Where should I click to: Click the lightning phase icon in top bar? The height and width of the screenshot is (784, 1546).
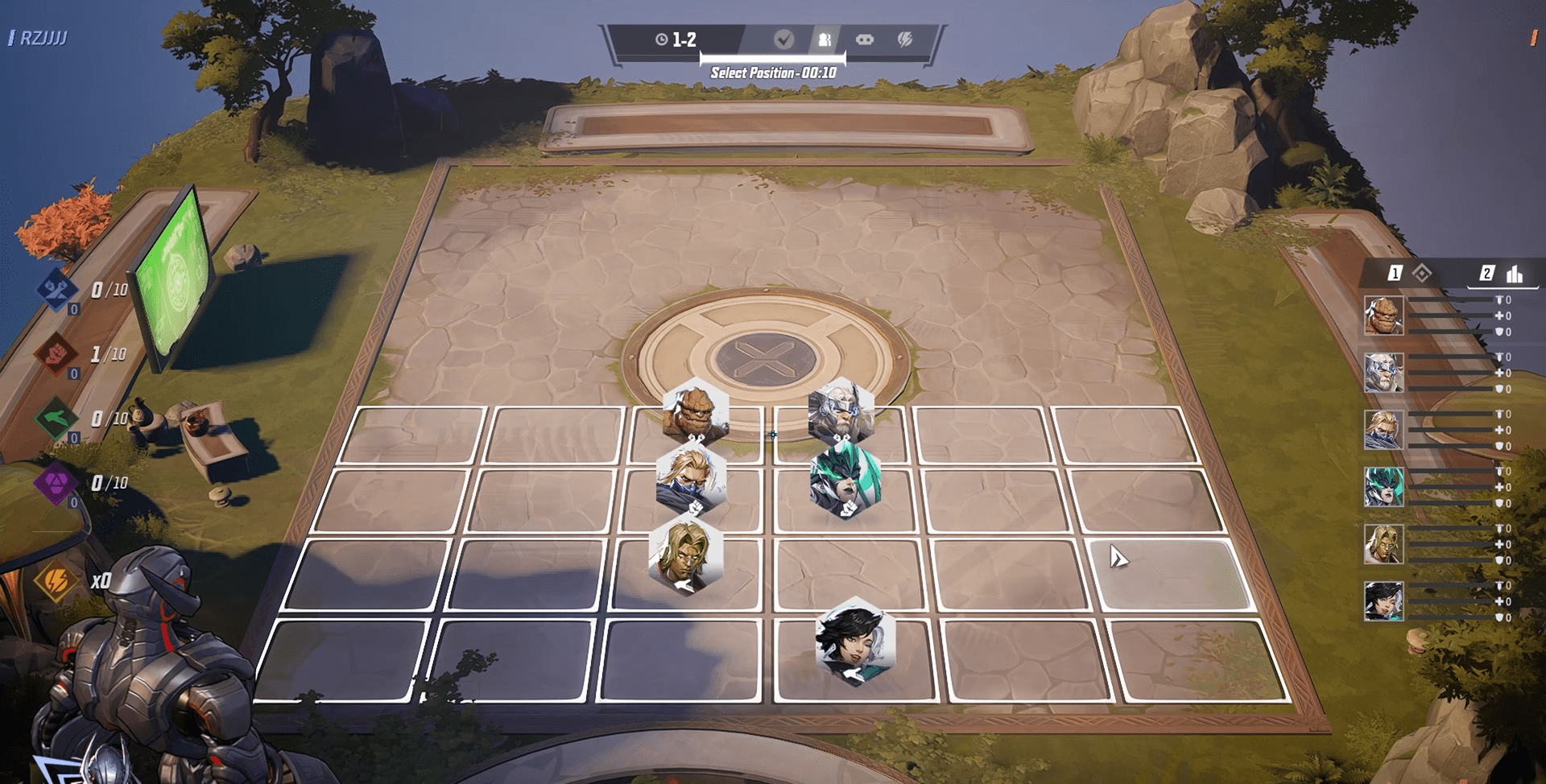pos(905,39)
